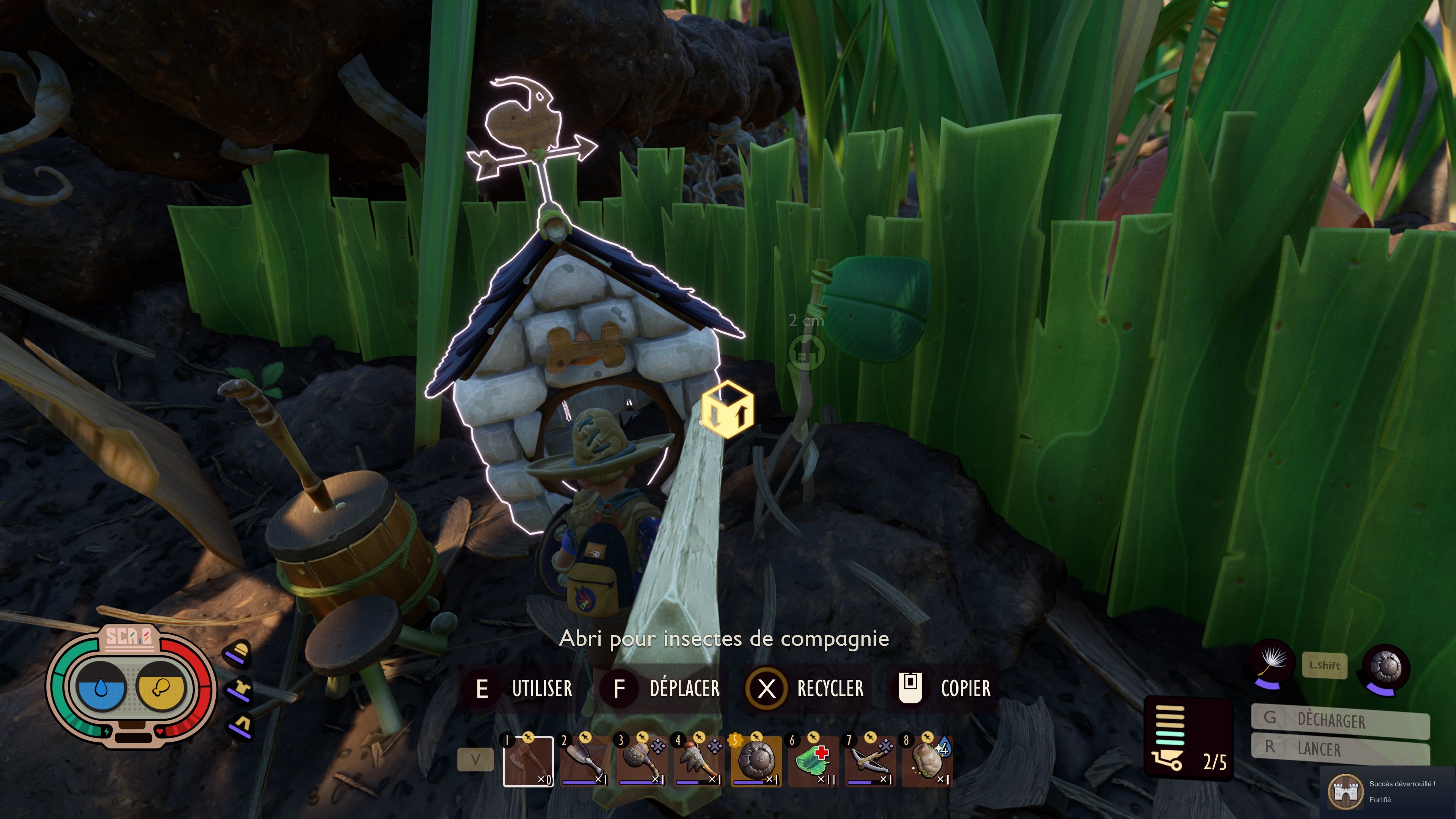Select the canteen in hotbar slot 8
The image size is (1456, 819).
927,761
